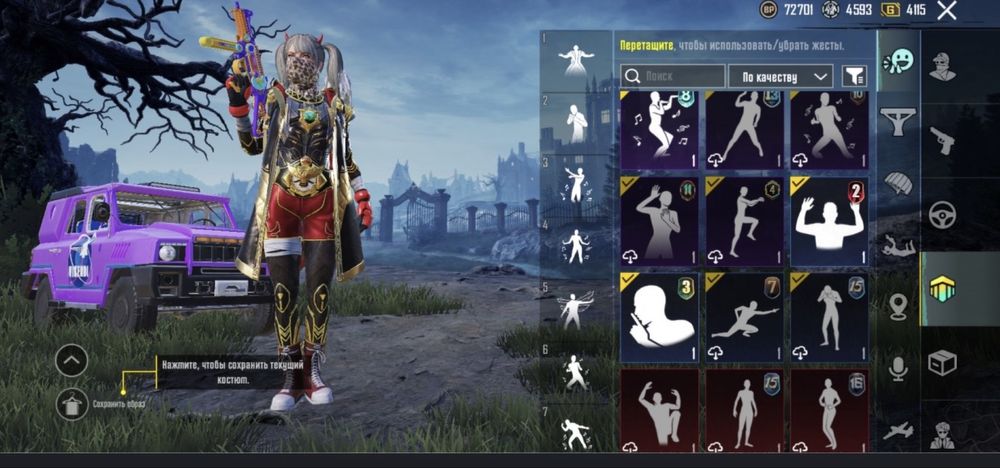Switch to the emotes category tab
The image size is (1000, 468).
[x=898, y=62]
